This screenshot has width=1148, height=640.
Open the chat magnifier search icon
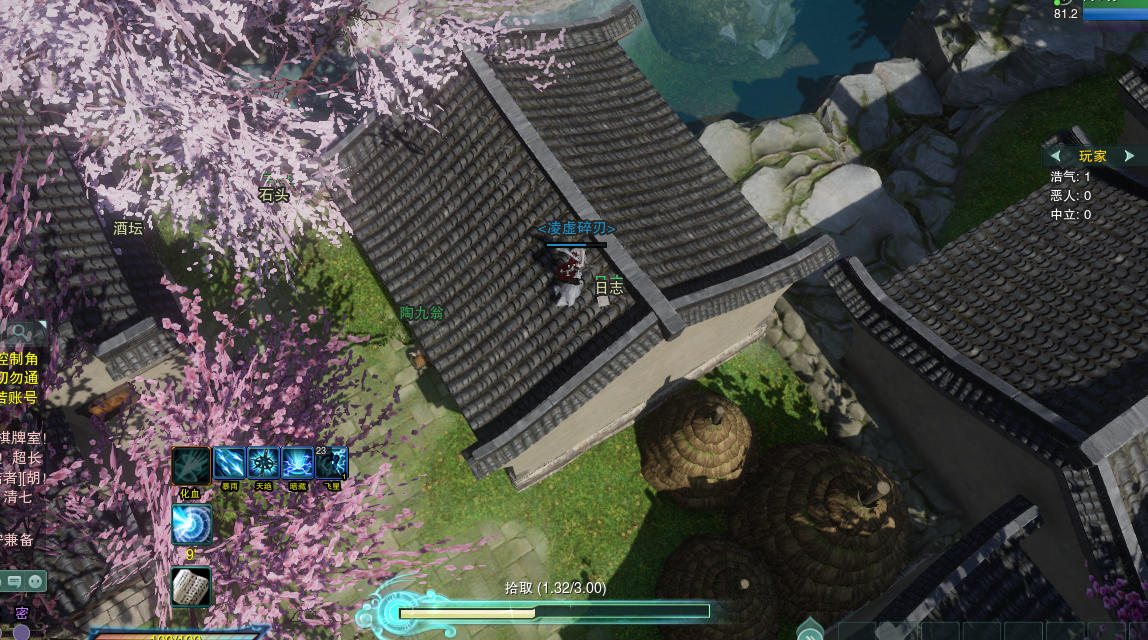coord(18,332)
